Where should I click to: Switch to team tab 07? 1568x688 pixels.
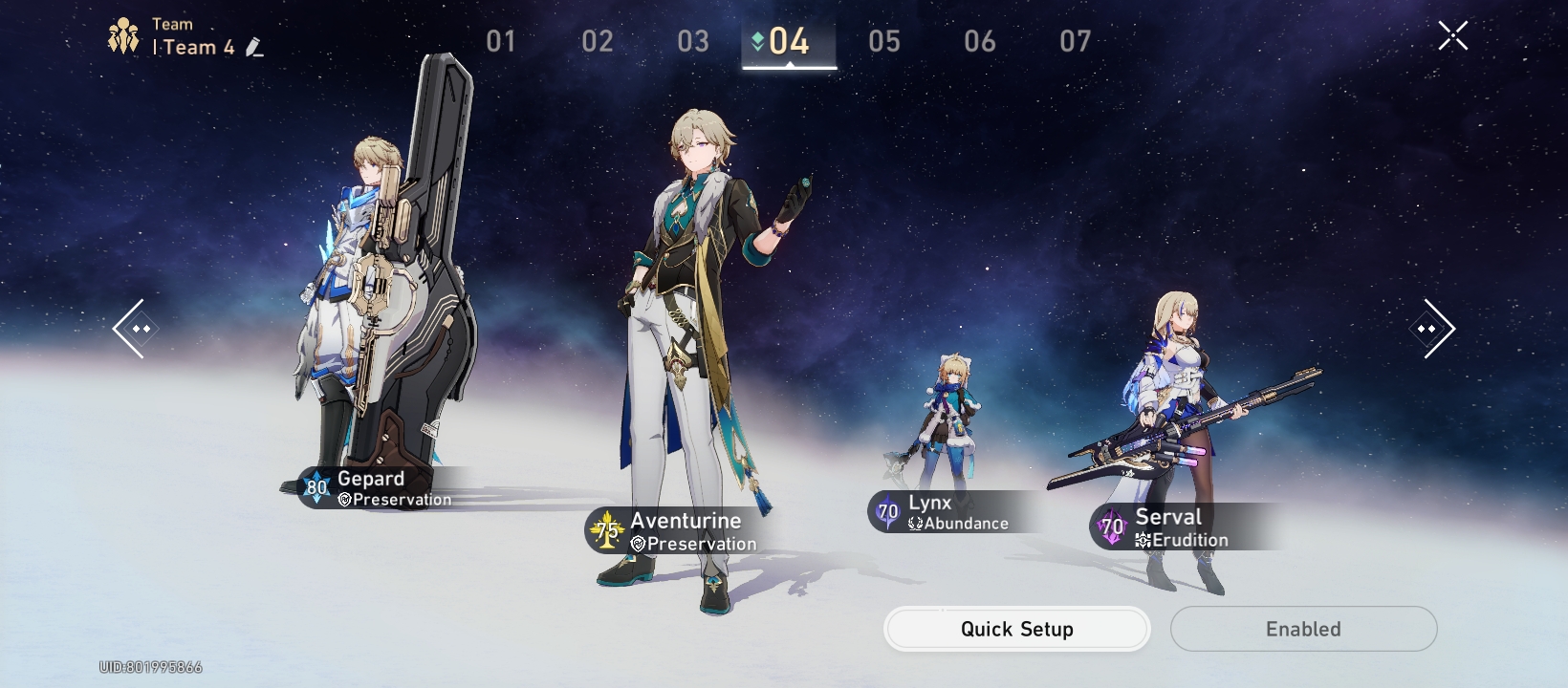[x=1077, y=41]
